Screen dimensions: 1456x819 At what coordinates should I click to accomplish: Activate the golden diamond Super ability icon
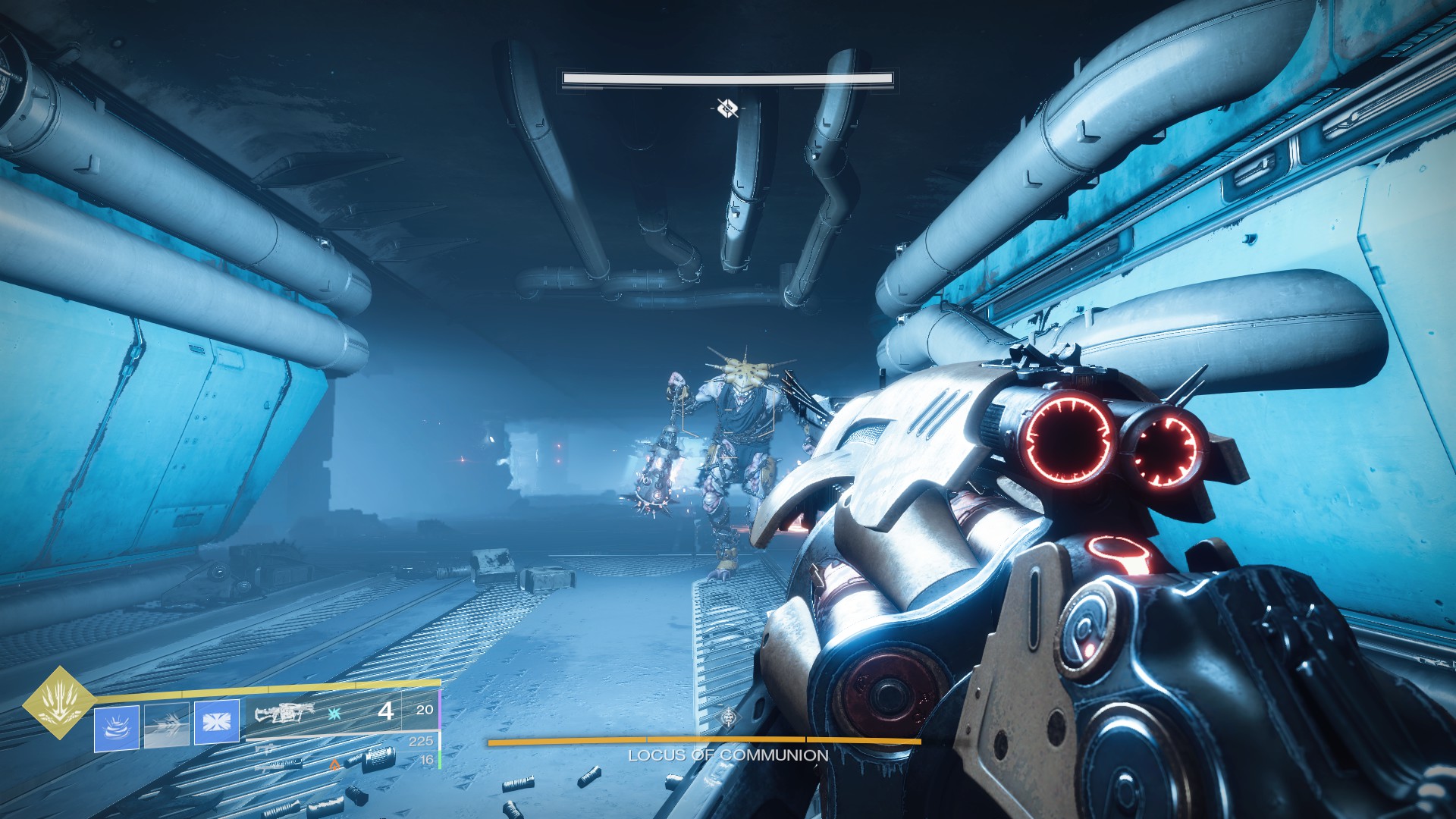pos(58,701)
